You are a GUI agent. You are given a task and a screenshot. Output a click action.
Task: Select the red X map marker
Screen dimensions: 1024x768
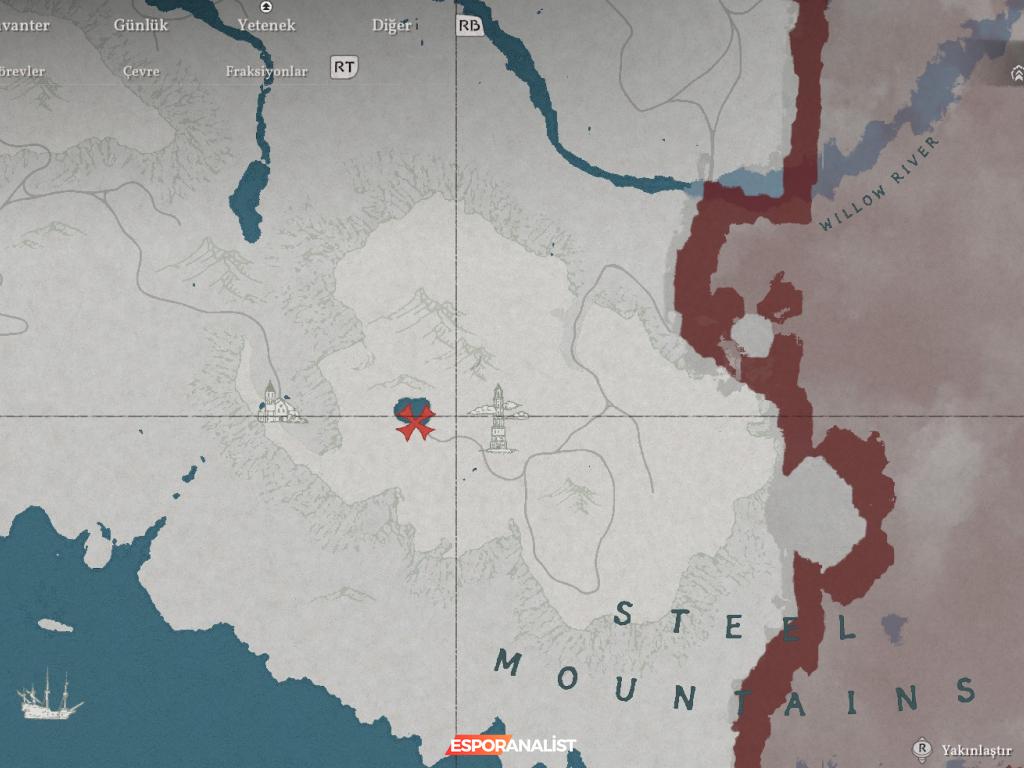(414, 423)
